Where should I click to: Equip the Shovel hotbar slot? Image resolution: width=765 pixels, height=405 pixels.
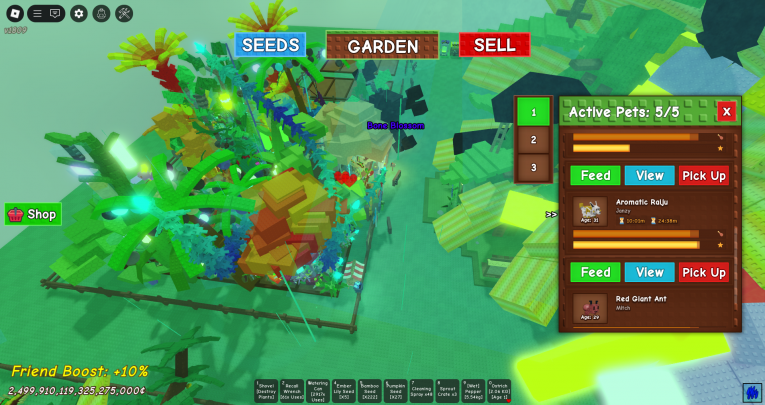click(x=266, y=391)
